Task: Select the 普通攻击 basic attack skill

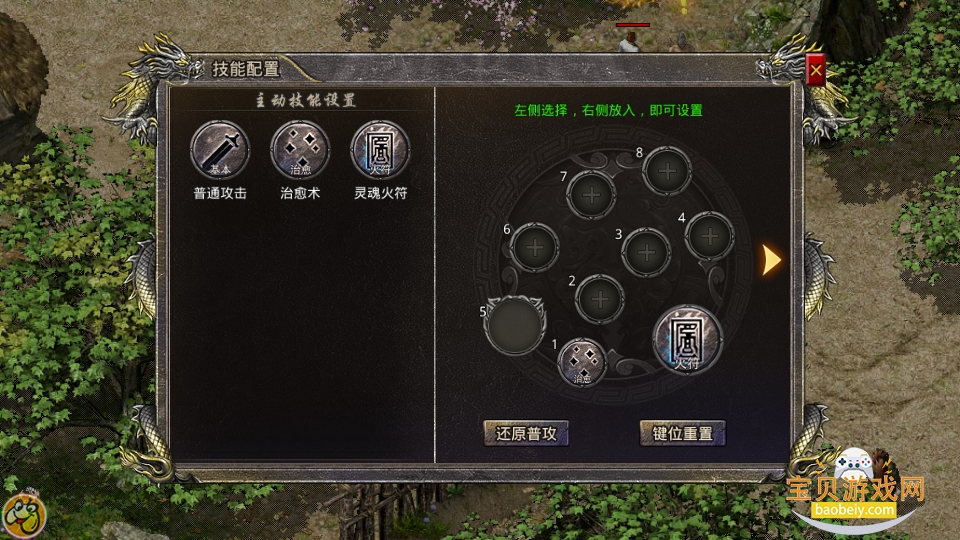Action: pos(220,150)
